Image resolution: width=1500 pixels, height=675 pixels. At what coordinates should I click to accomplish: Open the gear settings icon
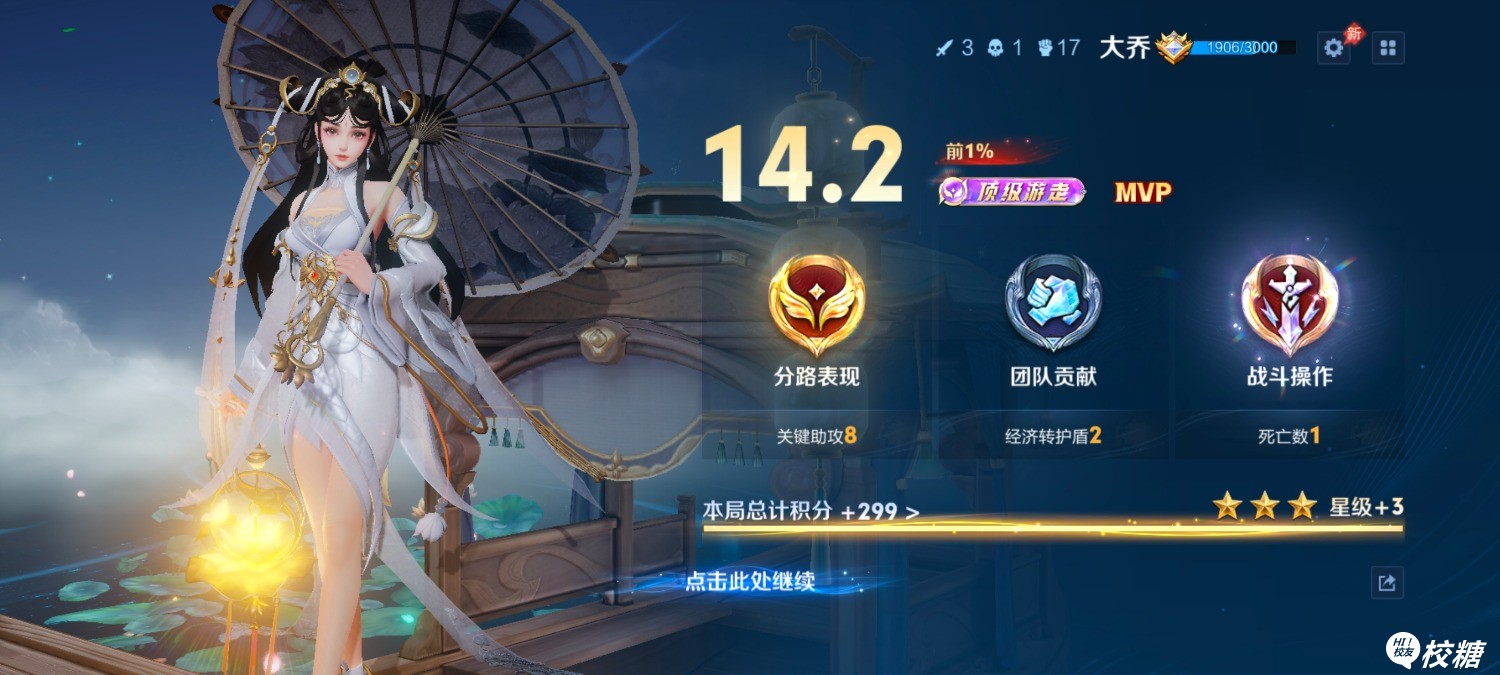pyautogui.click(x=1334, y=48)
